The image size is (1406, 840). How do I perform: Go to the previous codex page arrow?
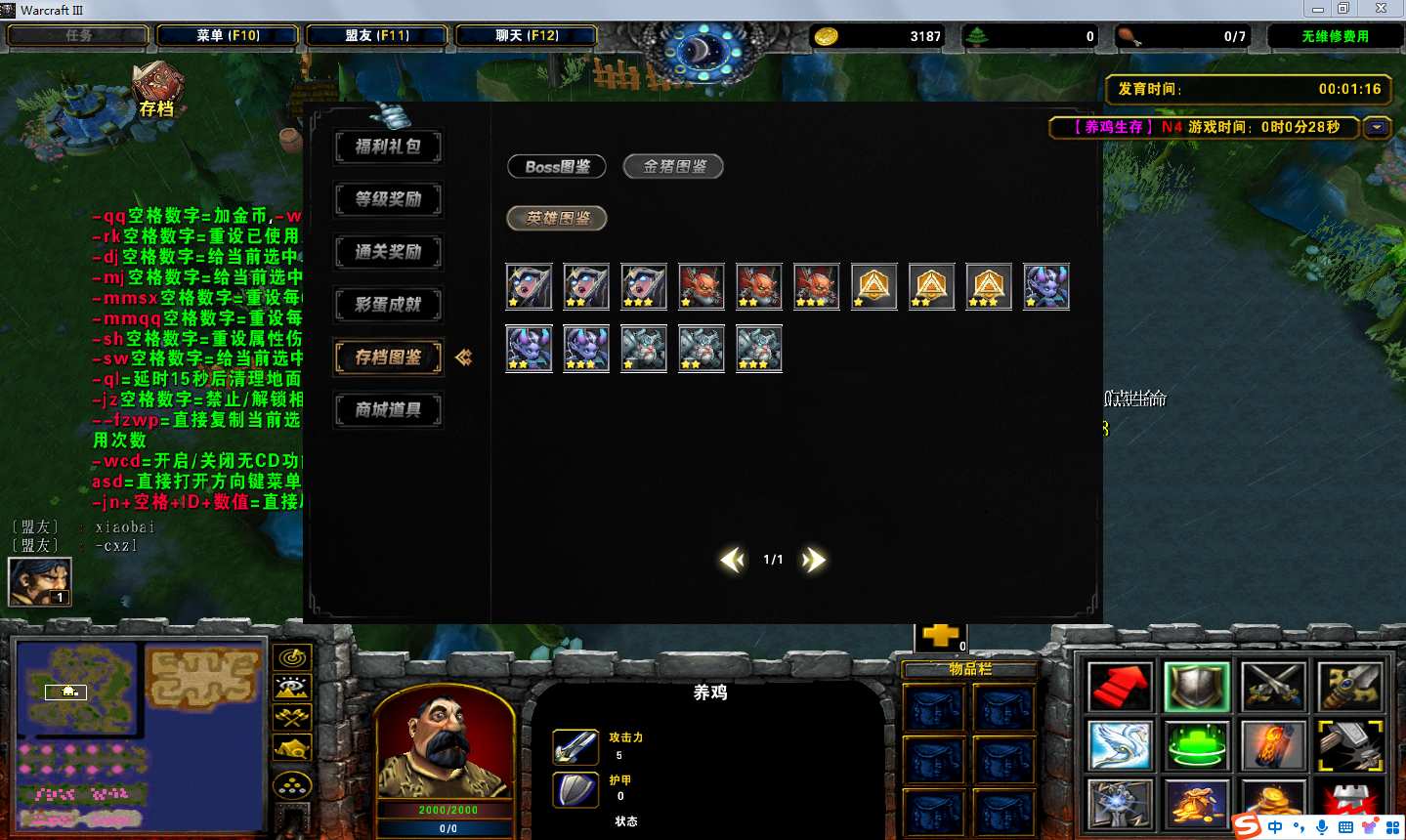click(x=732, y=560)
